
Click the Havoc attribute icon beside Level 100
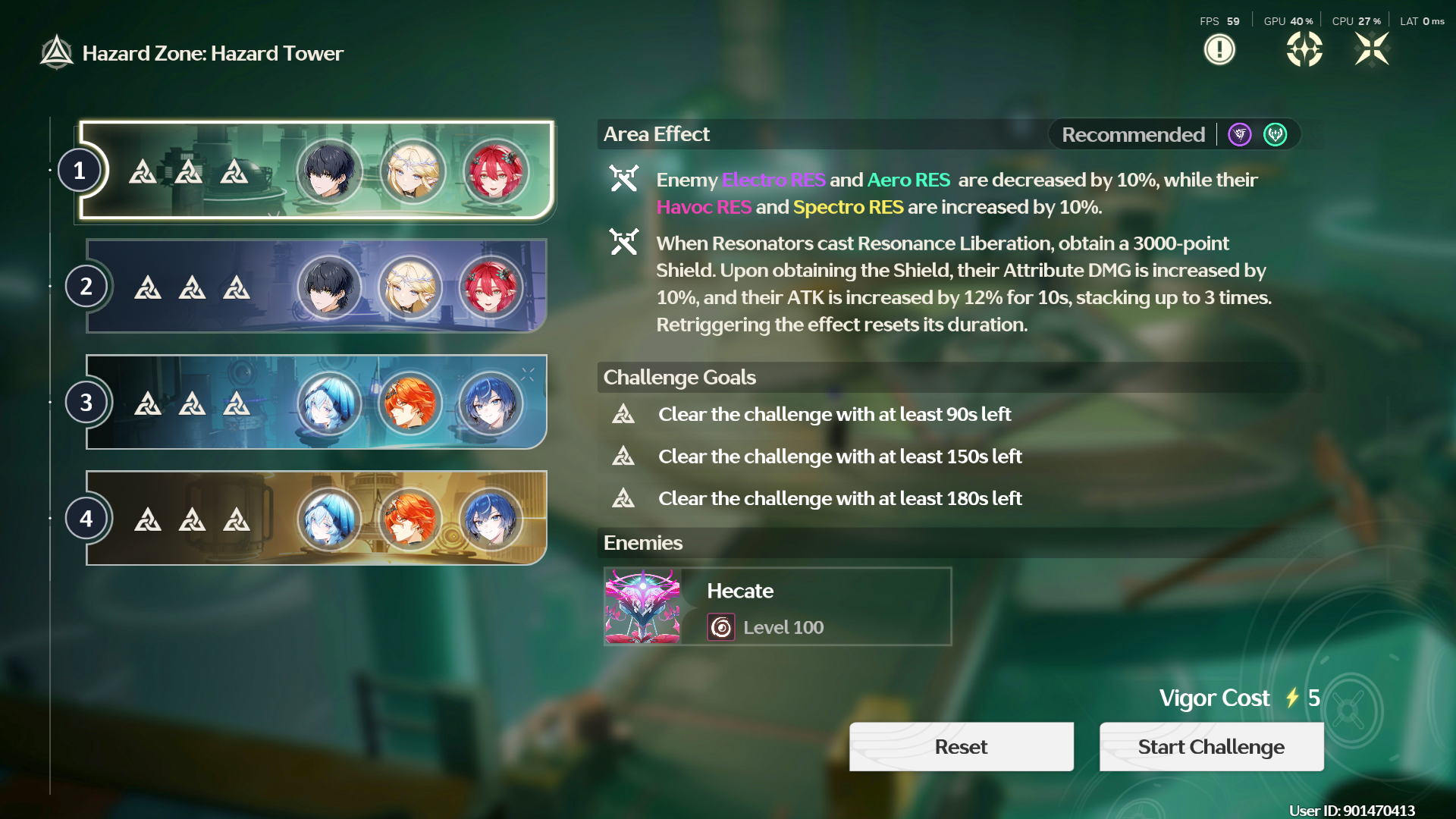click(x=721, y=627)
